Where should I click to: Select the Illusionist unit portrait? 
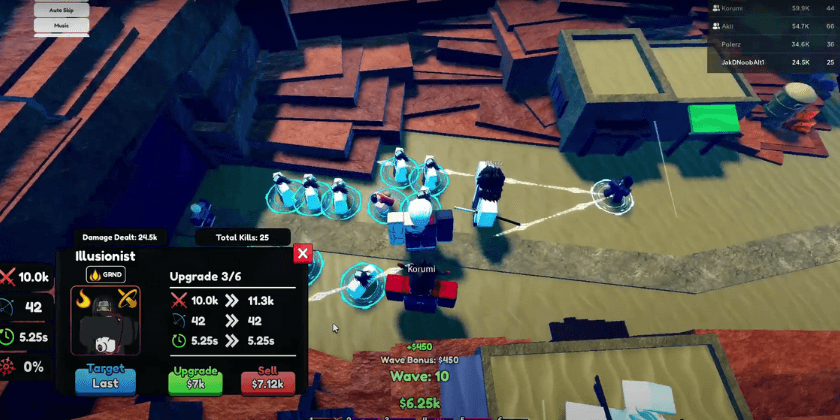105,319
